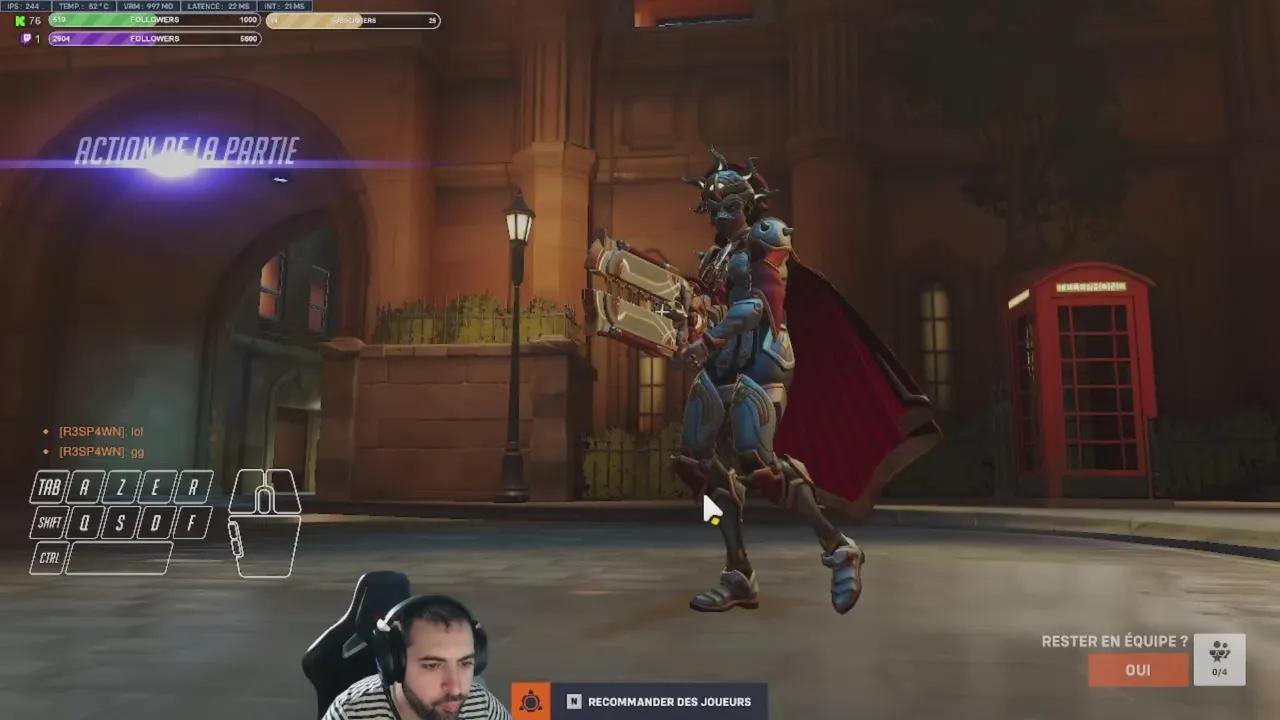The width and height of the screenshot is (1280, 720).
Task: Select the orange endorsement icon near bottom
Action: [x=530, y=701]
